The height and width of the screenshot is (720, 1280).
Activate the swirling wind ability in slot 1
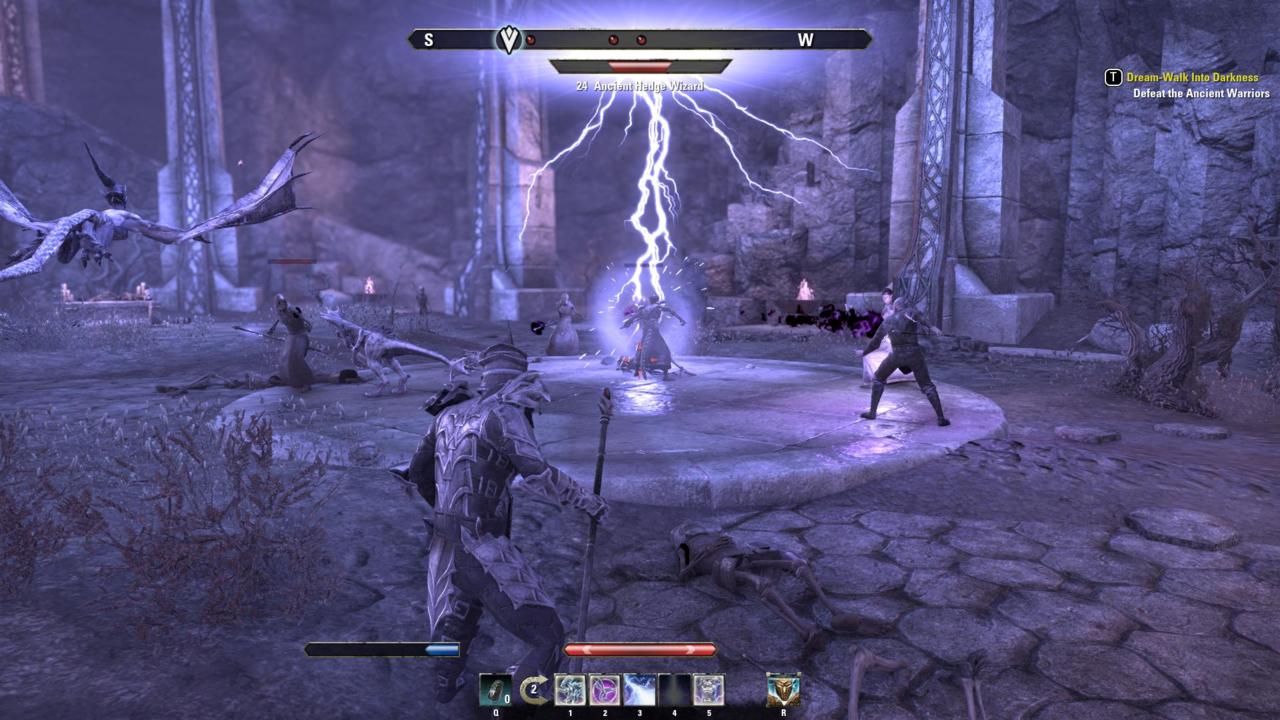point(570,690)
